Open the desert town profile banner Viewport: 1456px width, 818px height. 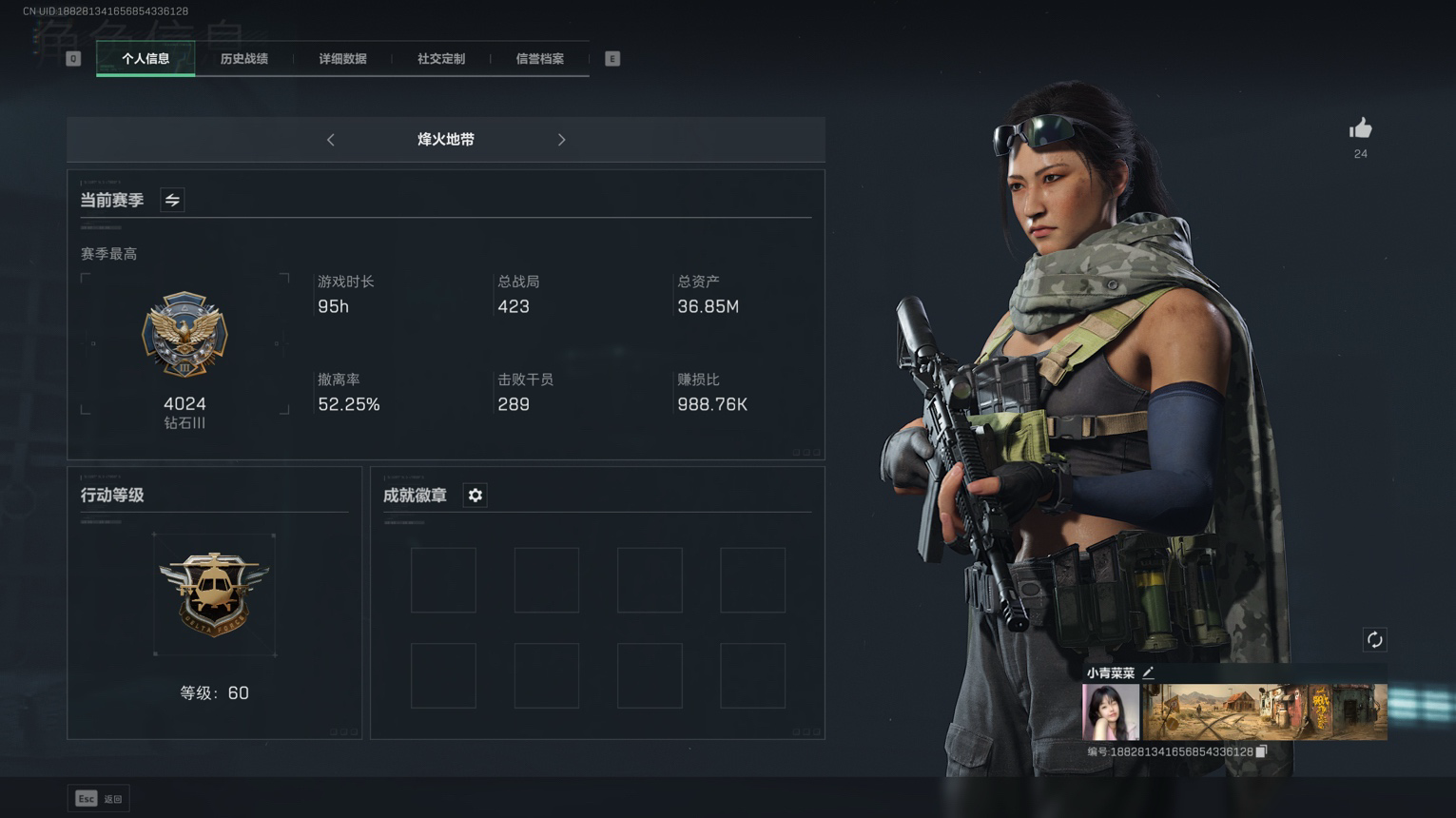1264,711
